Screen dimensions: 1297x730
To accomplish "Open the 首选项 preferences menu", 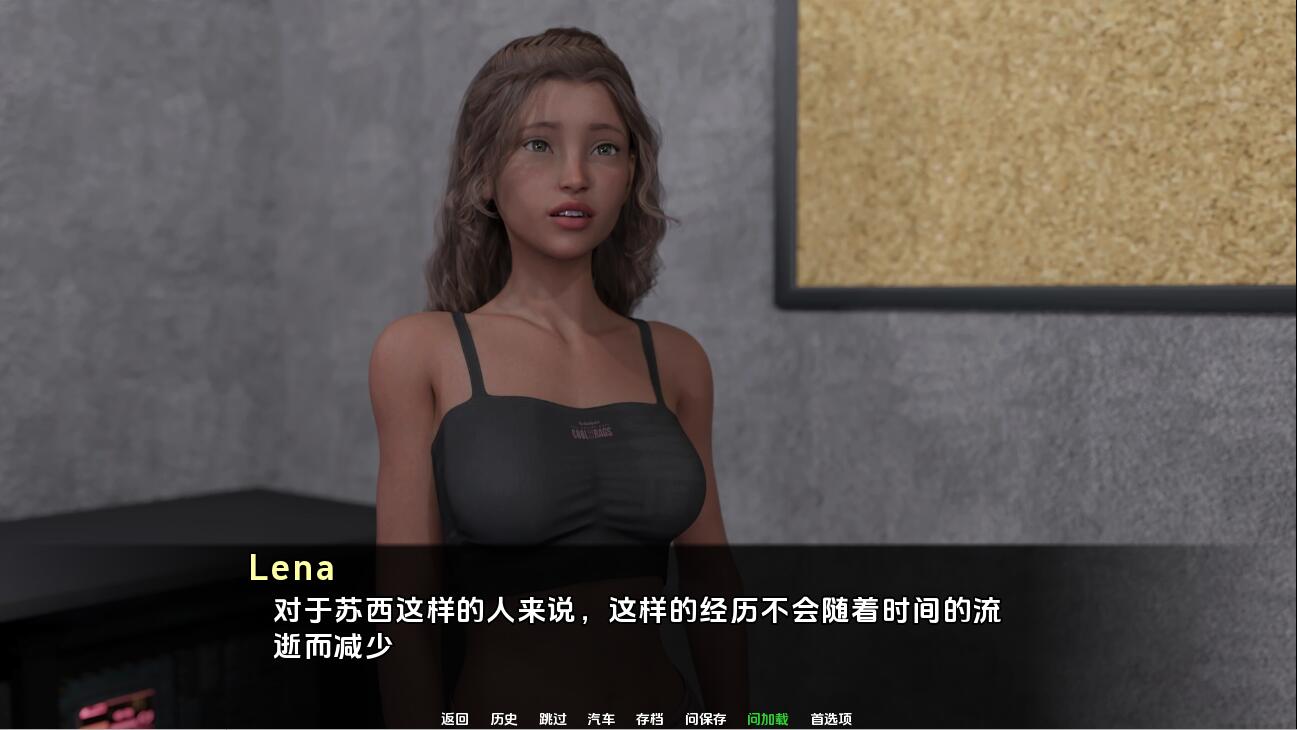I will coord(832,718).
